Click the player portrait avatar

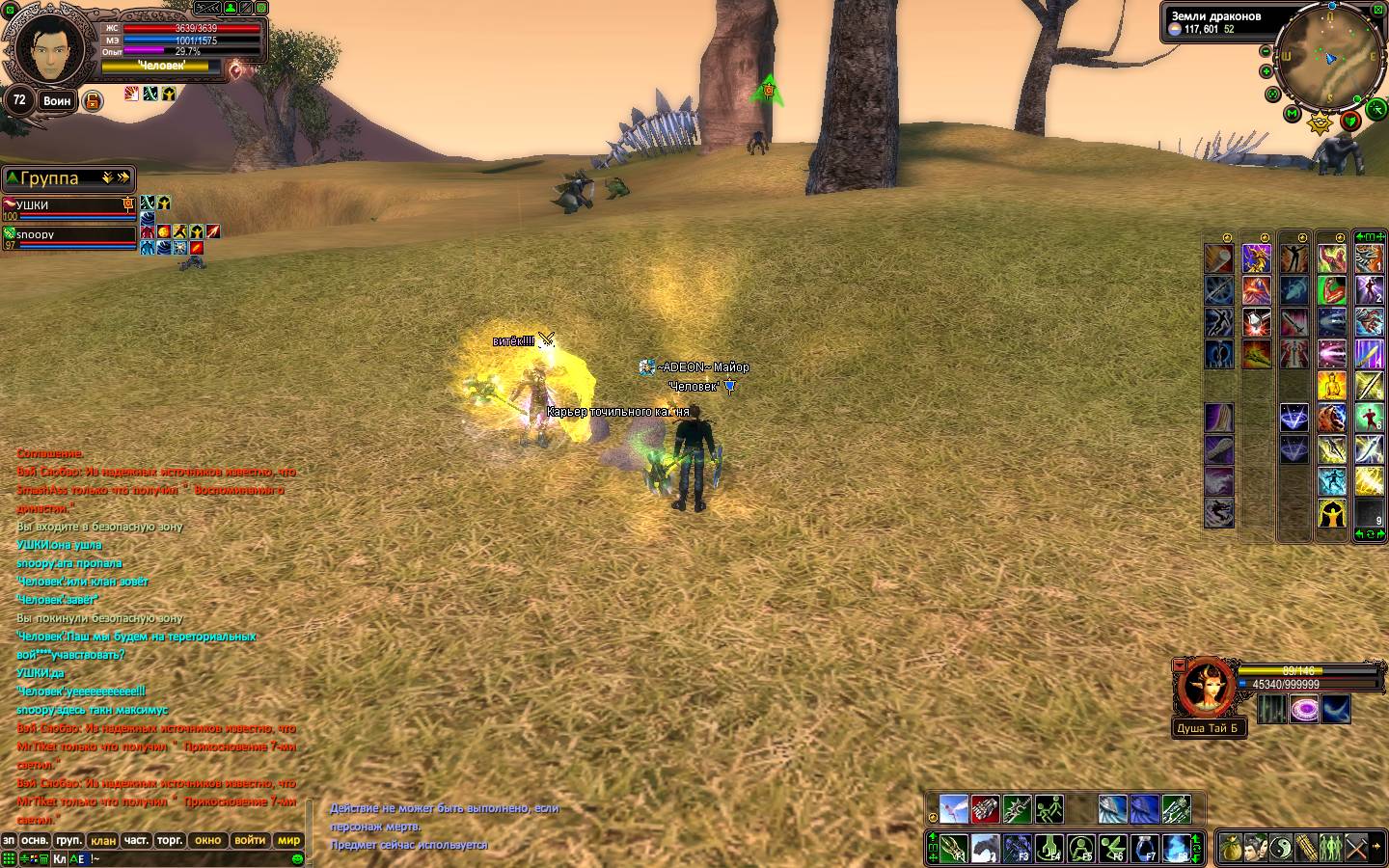coord(44,48)
